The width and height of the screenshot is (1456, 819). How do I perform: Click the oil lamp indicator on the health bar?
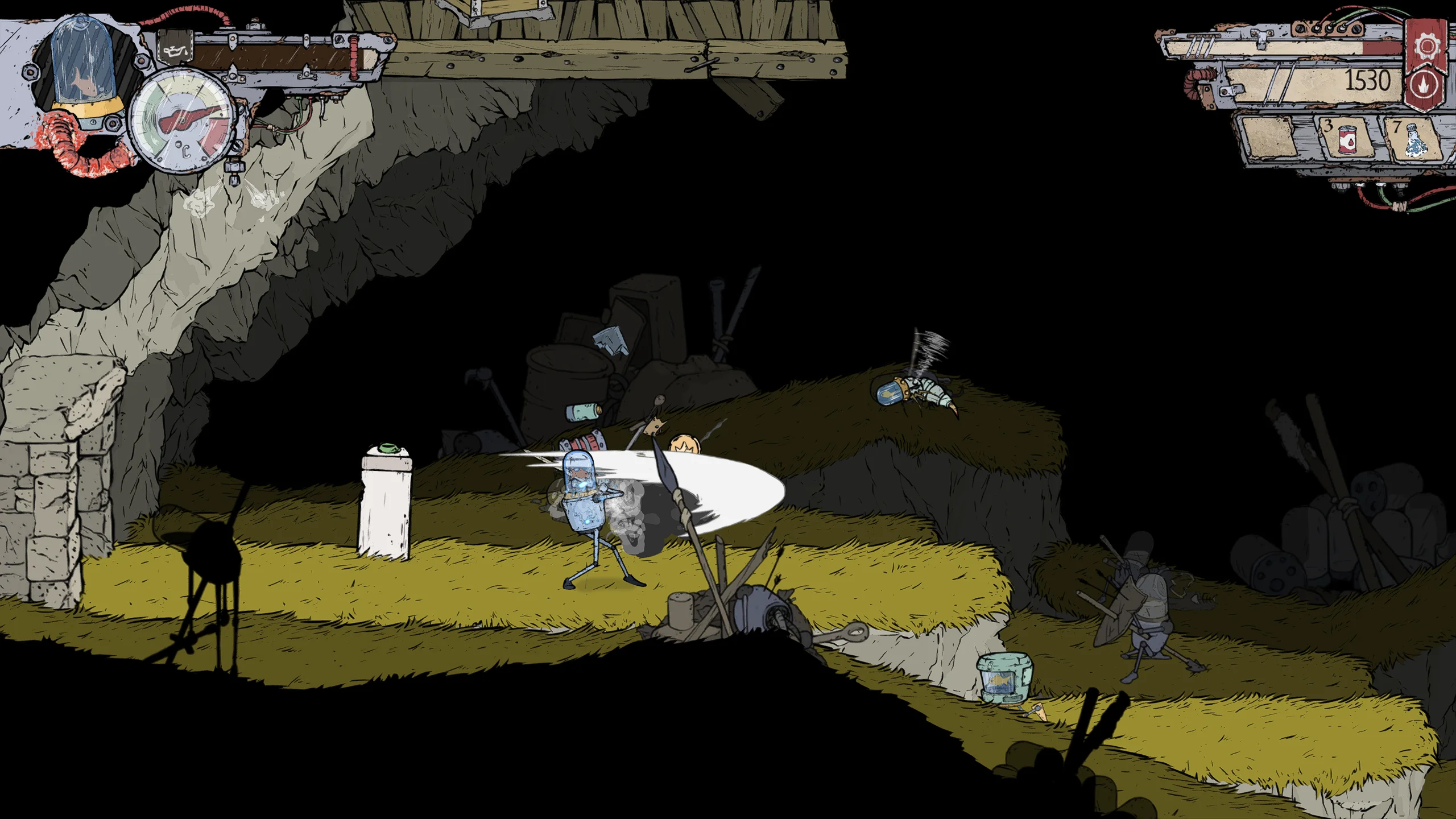pyautogui.click(x=175, y=51)
